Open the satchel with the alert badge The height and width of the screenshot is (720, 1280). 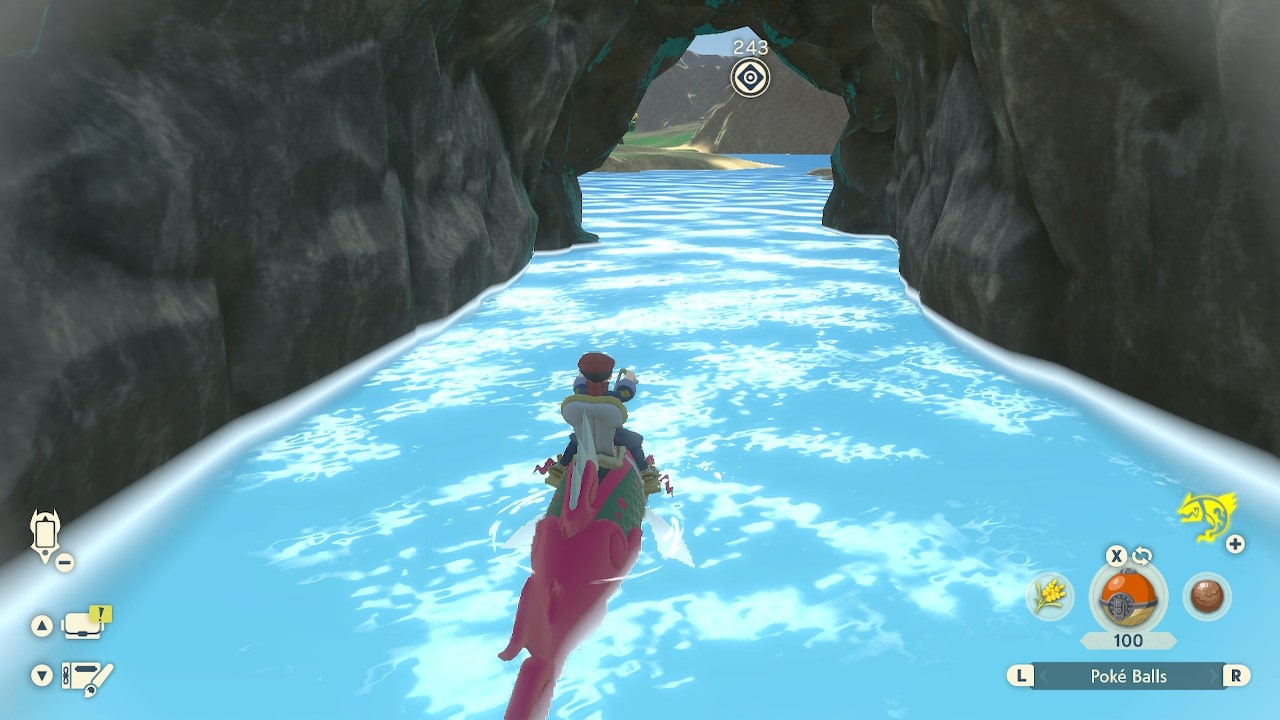(x=85, y=625)
